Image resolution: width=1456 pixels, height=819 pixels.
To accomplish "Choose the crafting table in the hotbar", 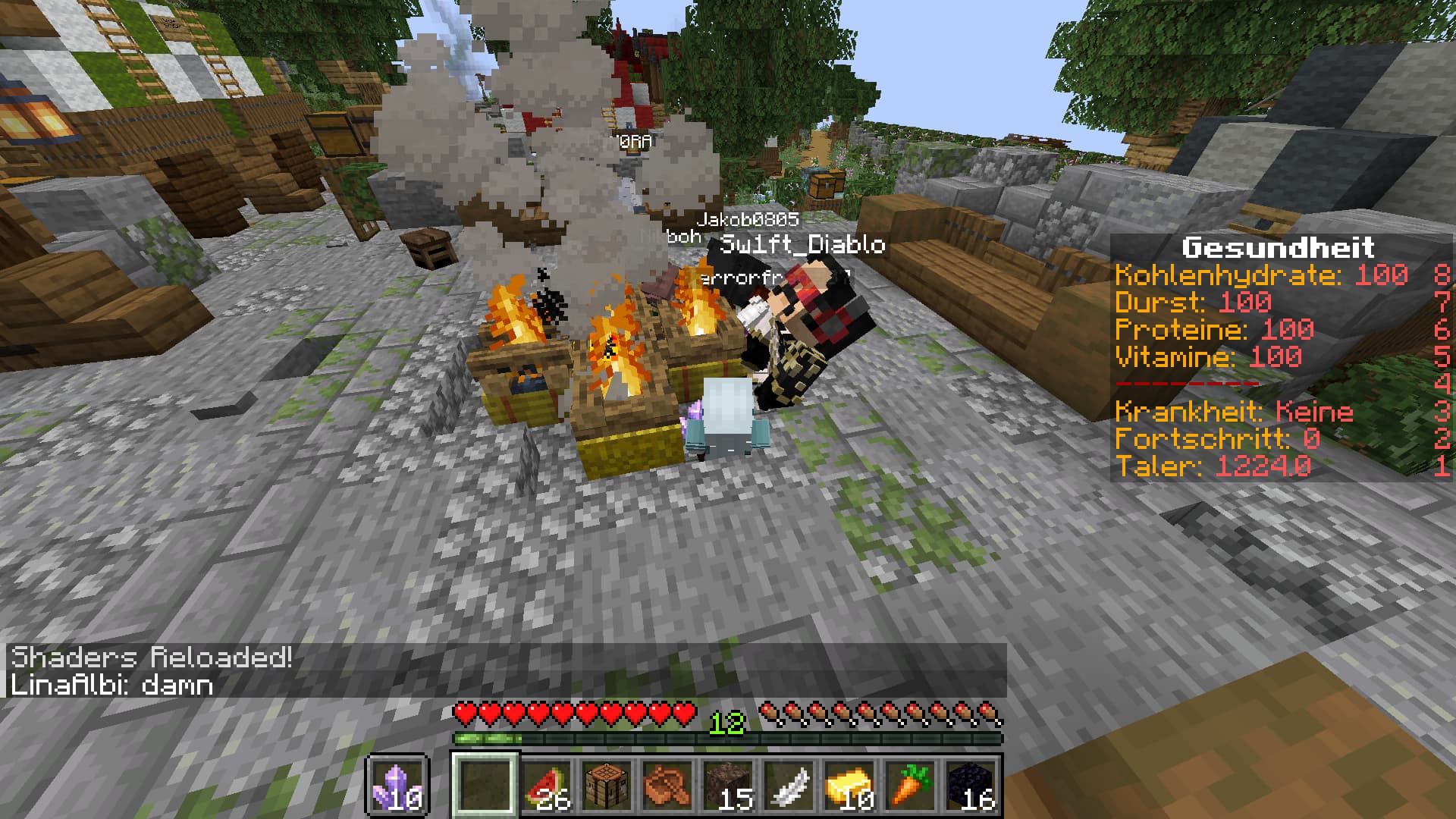I will click(607, 786).
